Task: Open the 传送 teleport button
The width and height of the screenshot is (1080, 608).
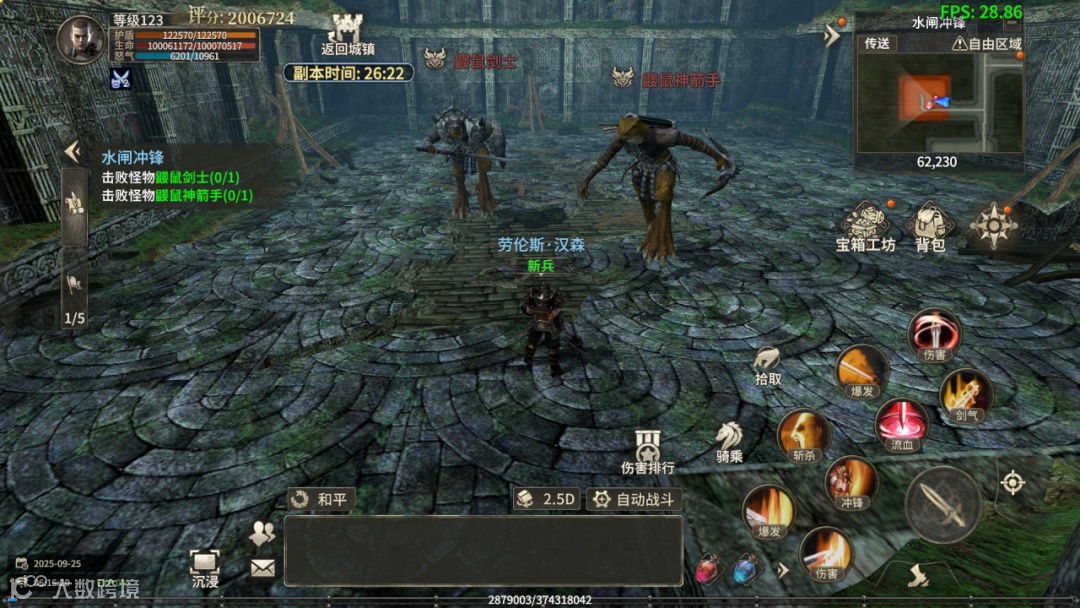Action: point(877,43)
